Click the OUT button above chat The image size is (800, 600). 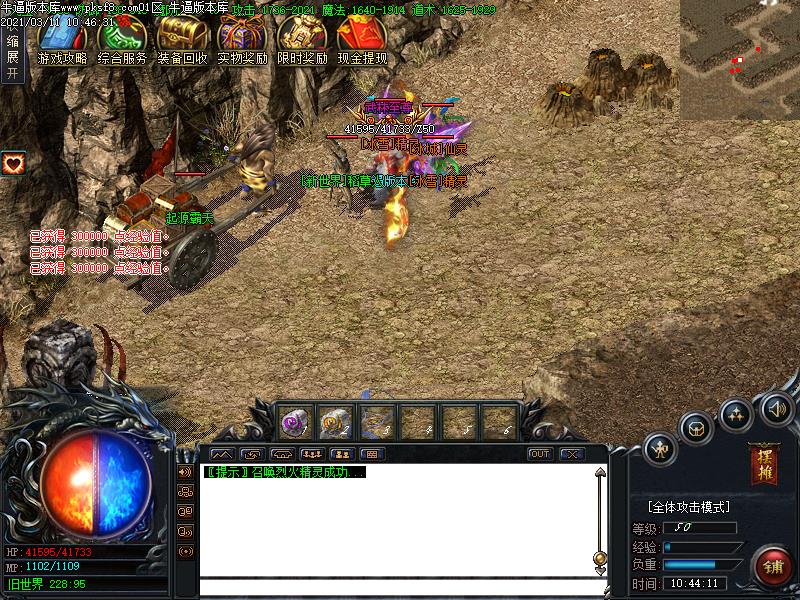click(x=540, y=454)
